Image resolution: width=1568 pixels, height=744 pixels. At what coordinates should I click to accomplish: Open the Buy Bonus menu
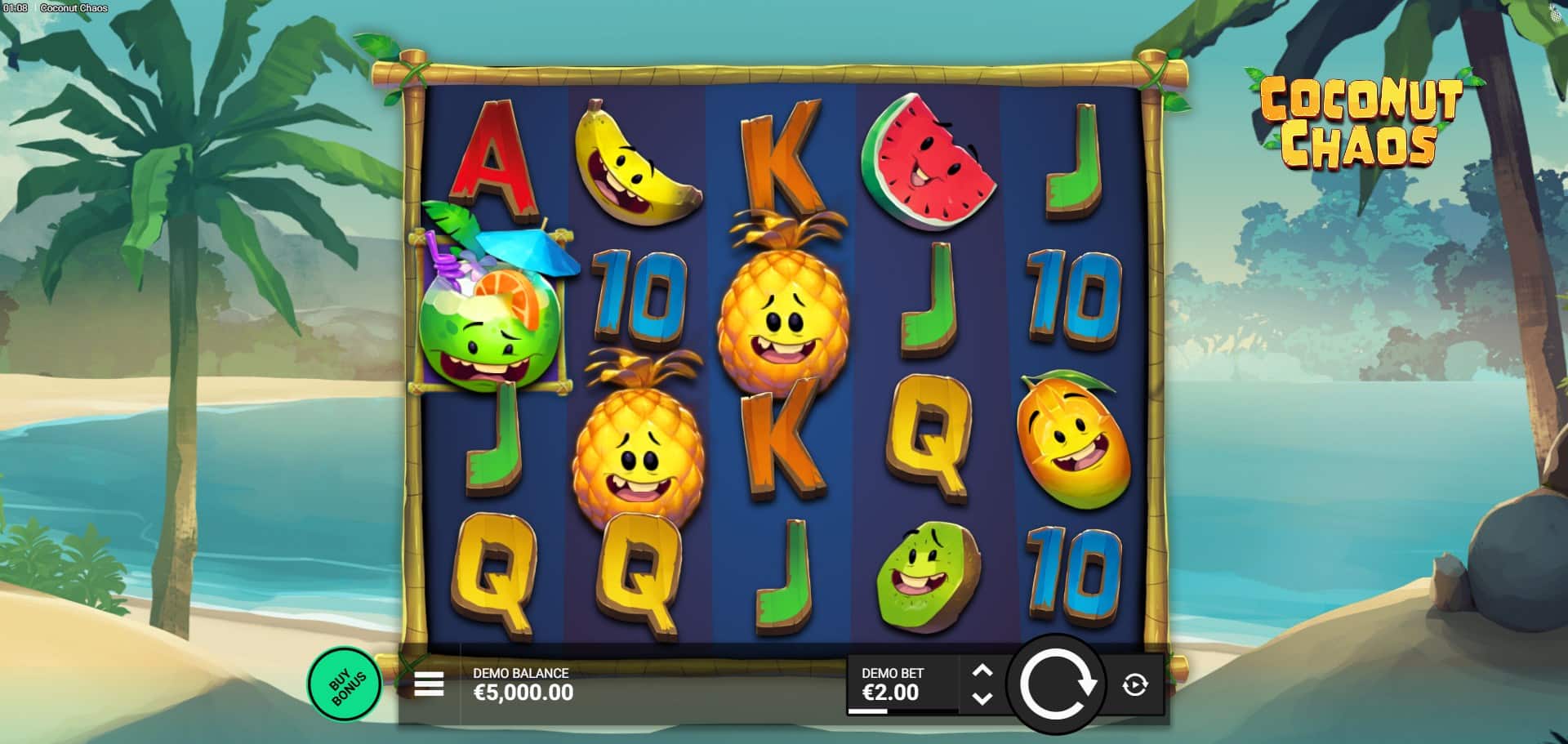344,684
